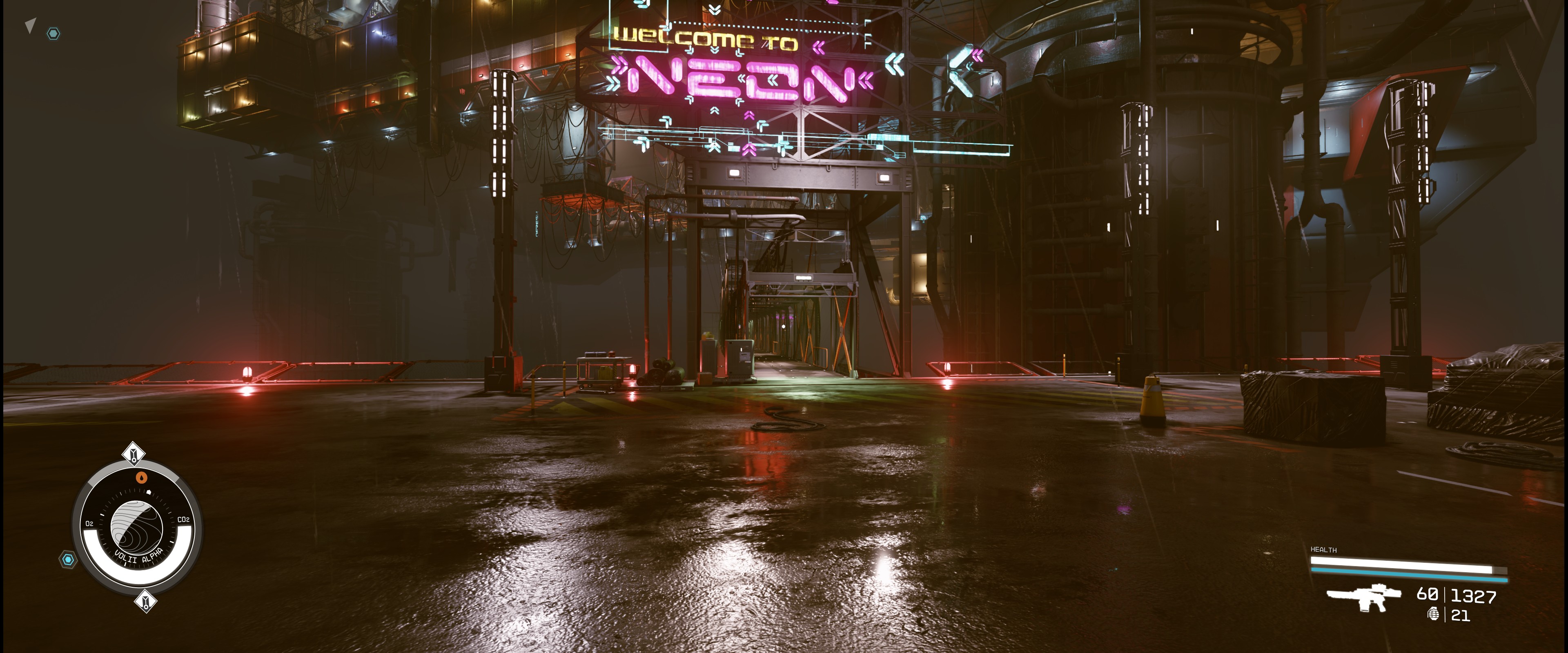Image resolution: width=1568 pixels, height=653 pixels.
Task: Click the blue hexagon marker beside the compass
Action: coord(68,559)
